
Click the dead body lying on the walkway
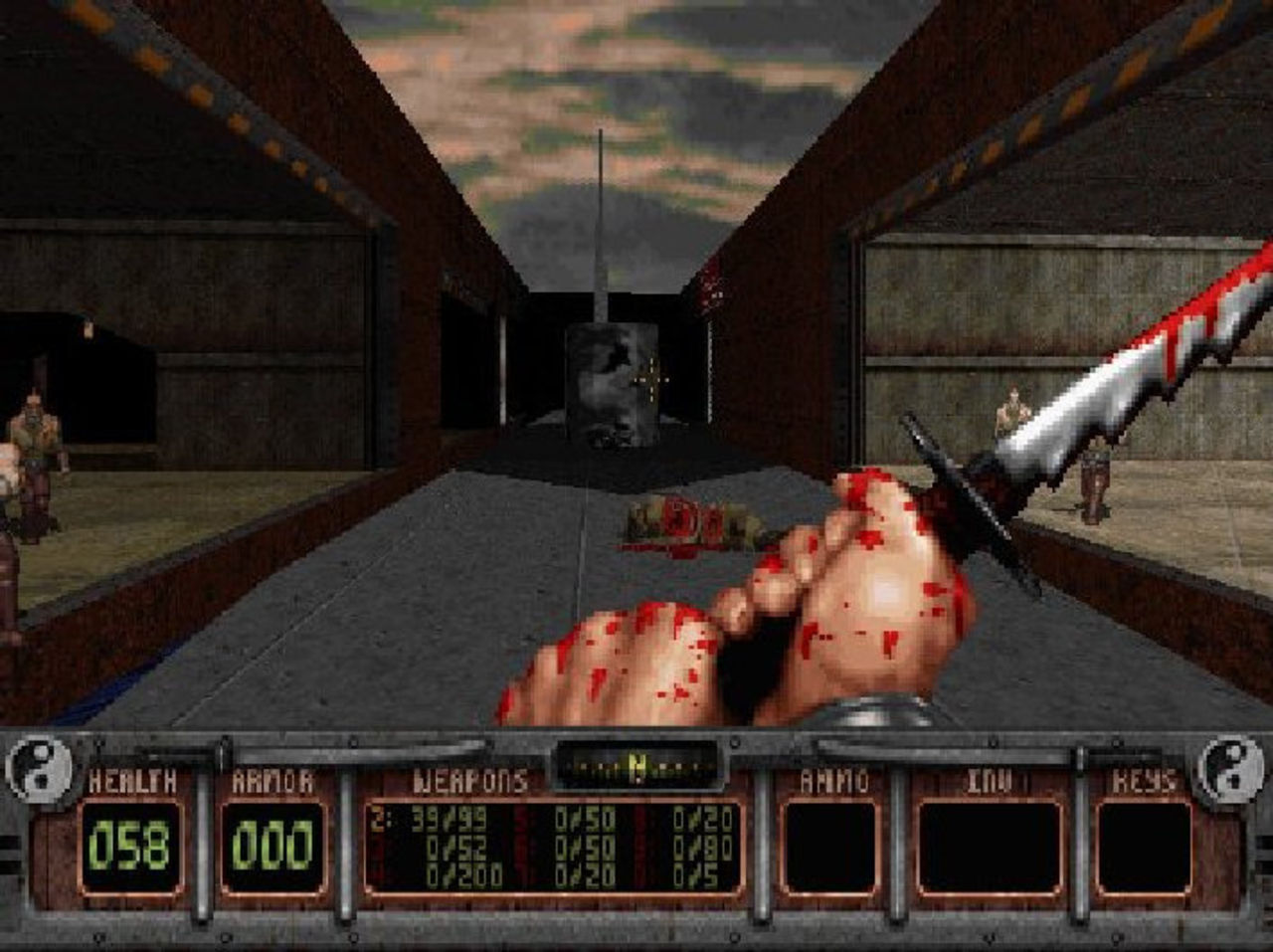point(681,522)
